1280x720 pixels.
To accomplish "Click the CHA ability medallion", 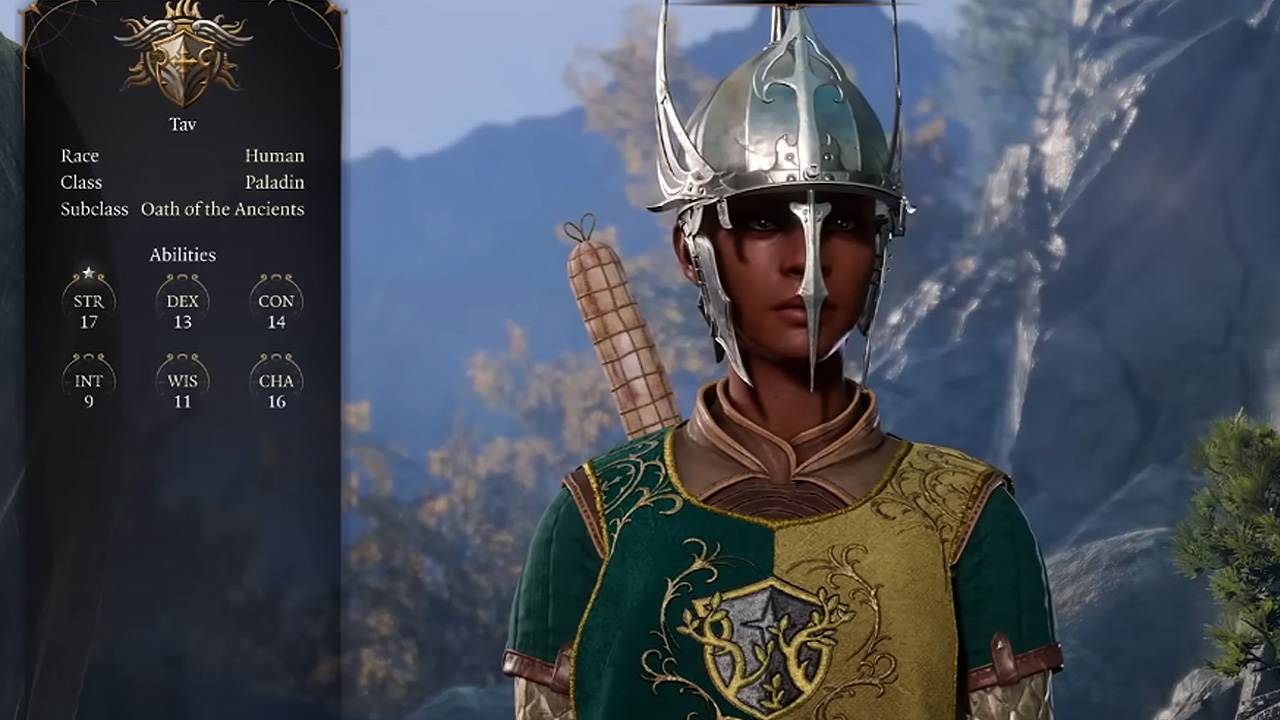I will click(276, 380).
